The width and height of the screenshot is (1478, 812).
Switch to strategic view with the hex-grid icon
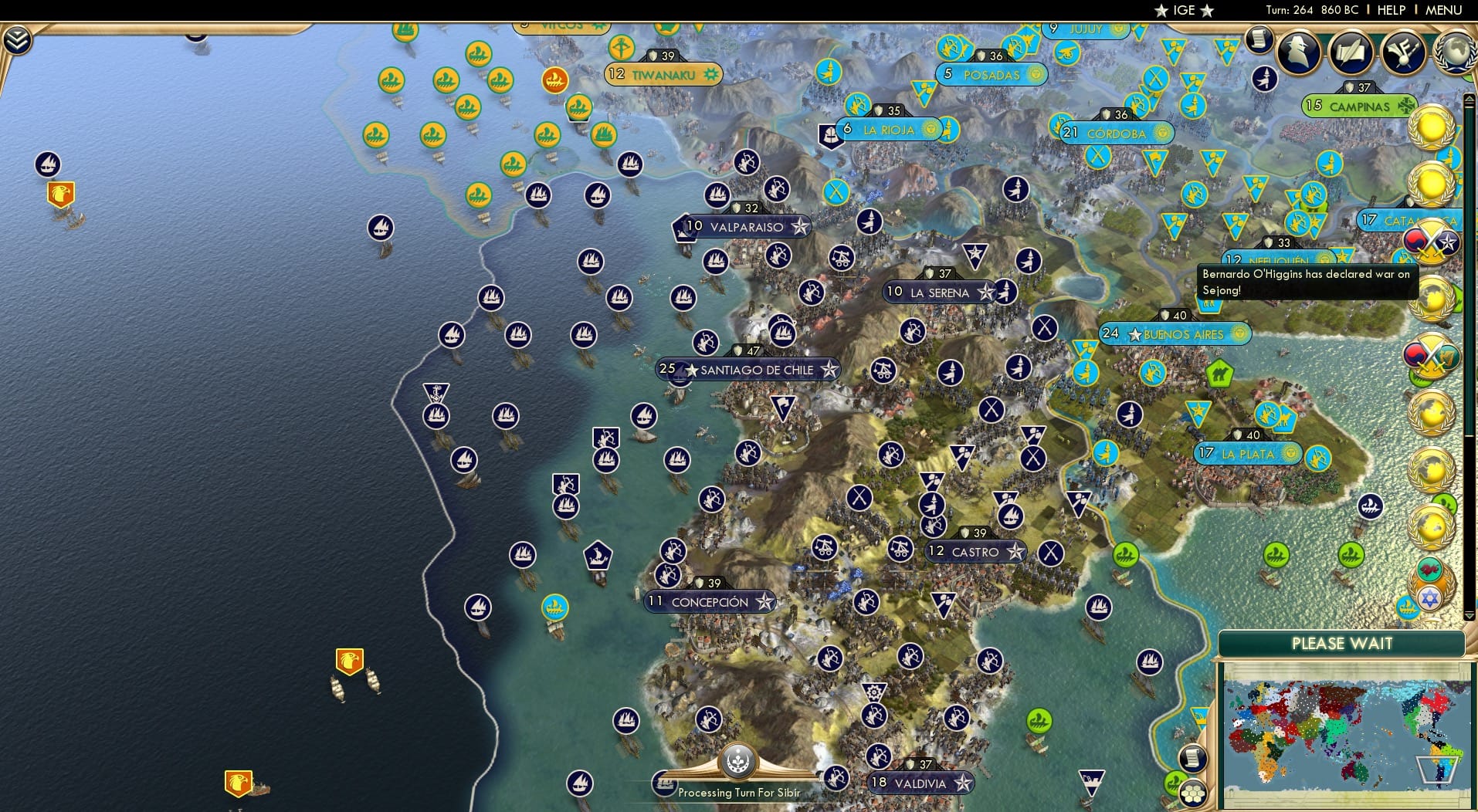[x=1192, y=794]
